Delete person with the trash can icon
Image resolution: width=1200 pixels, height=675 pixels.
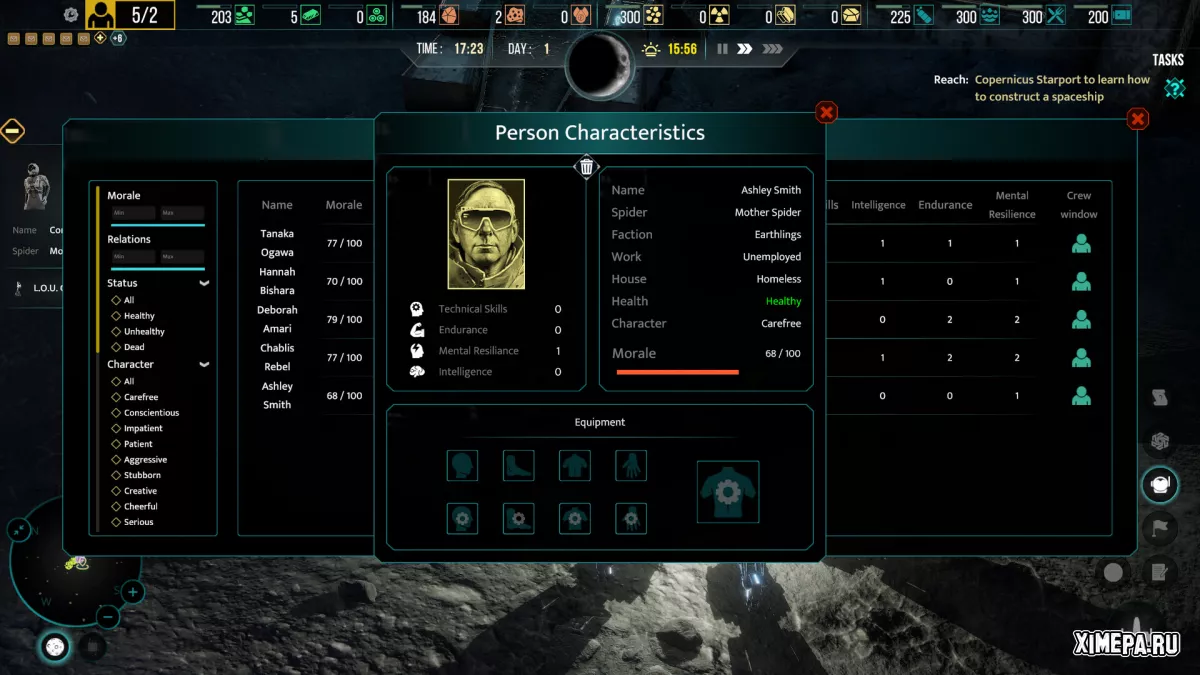pyautogui.click(x=587, y=167)
